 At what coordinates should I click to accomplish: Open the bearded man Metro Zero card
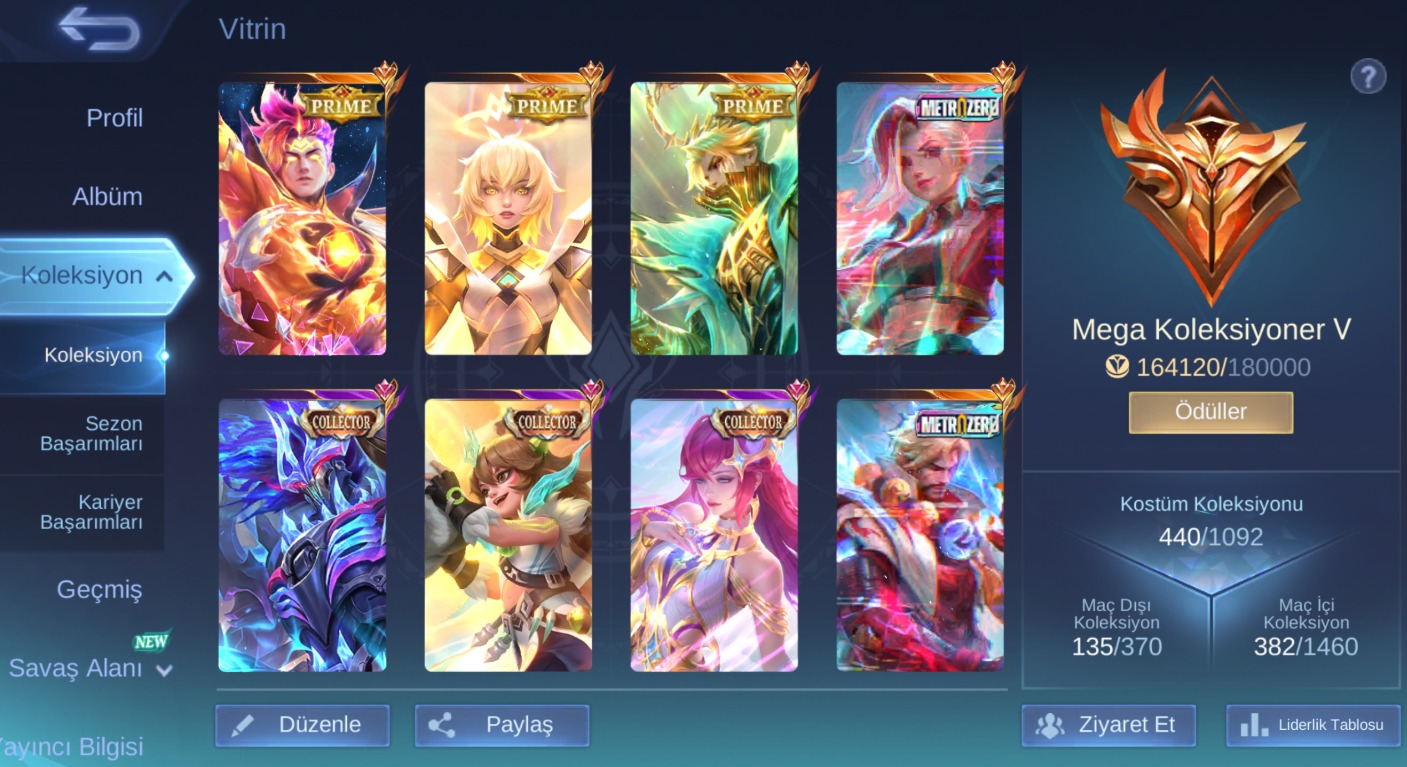click(x=920, y=535)
